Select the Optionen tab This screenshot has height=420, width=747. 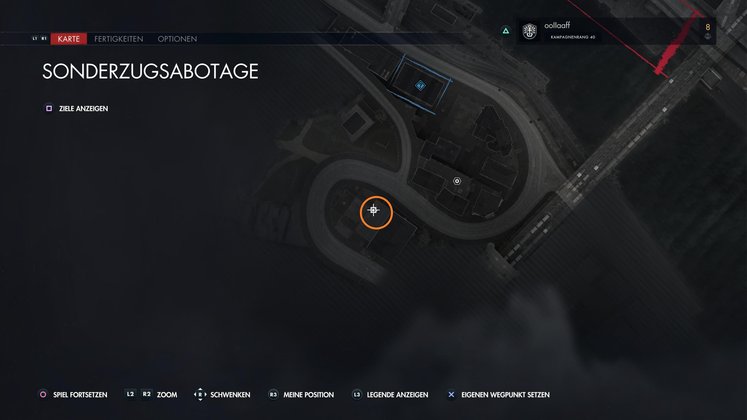pyautogui.click(x=177, y=39)
